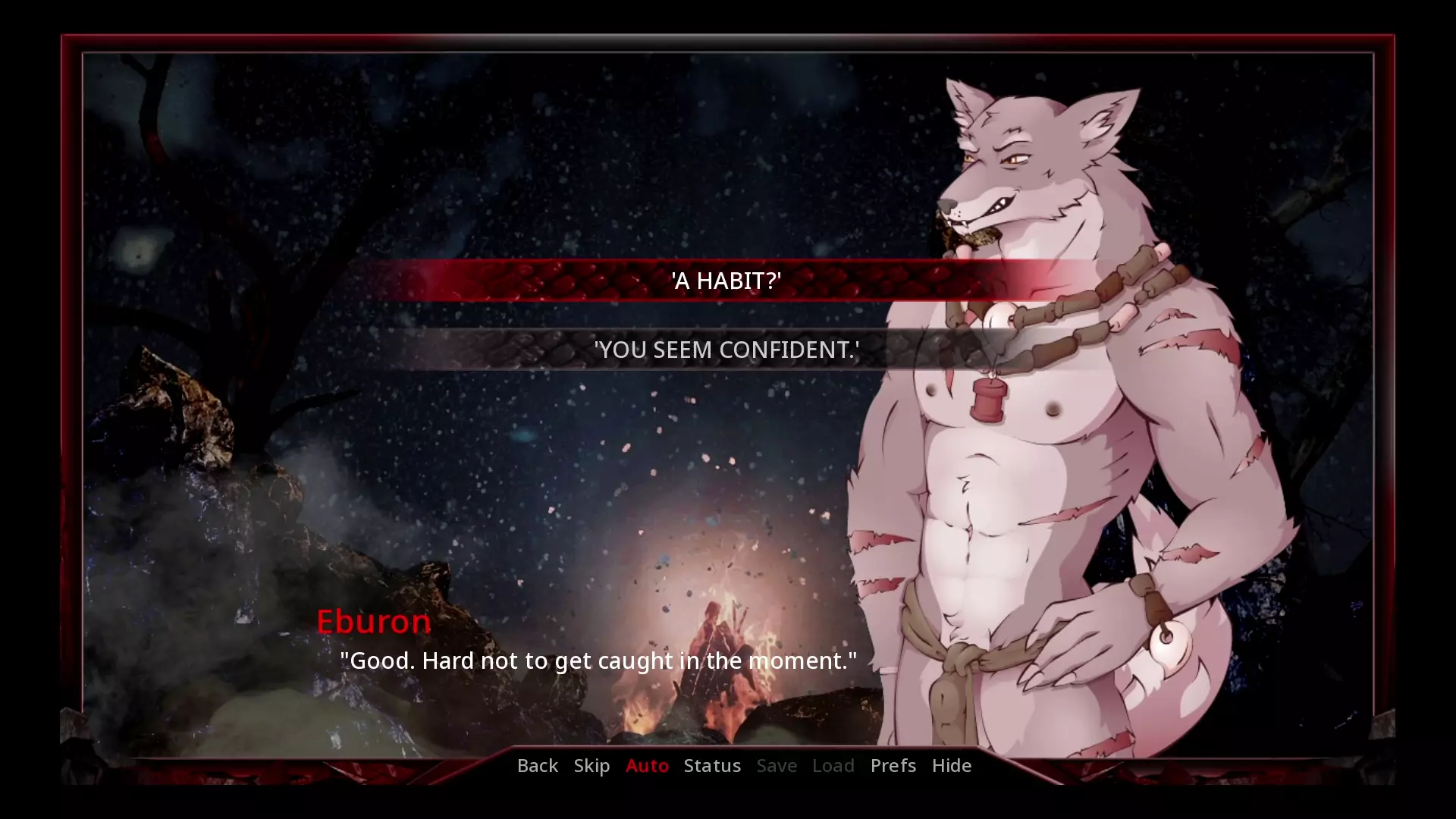Activate Skip in the quick menu
1456x819 pixels.
(x=591, y=766)
